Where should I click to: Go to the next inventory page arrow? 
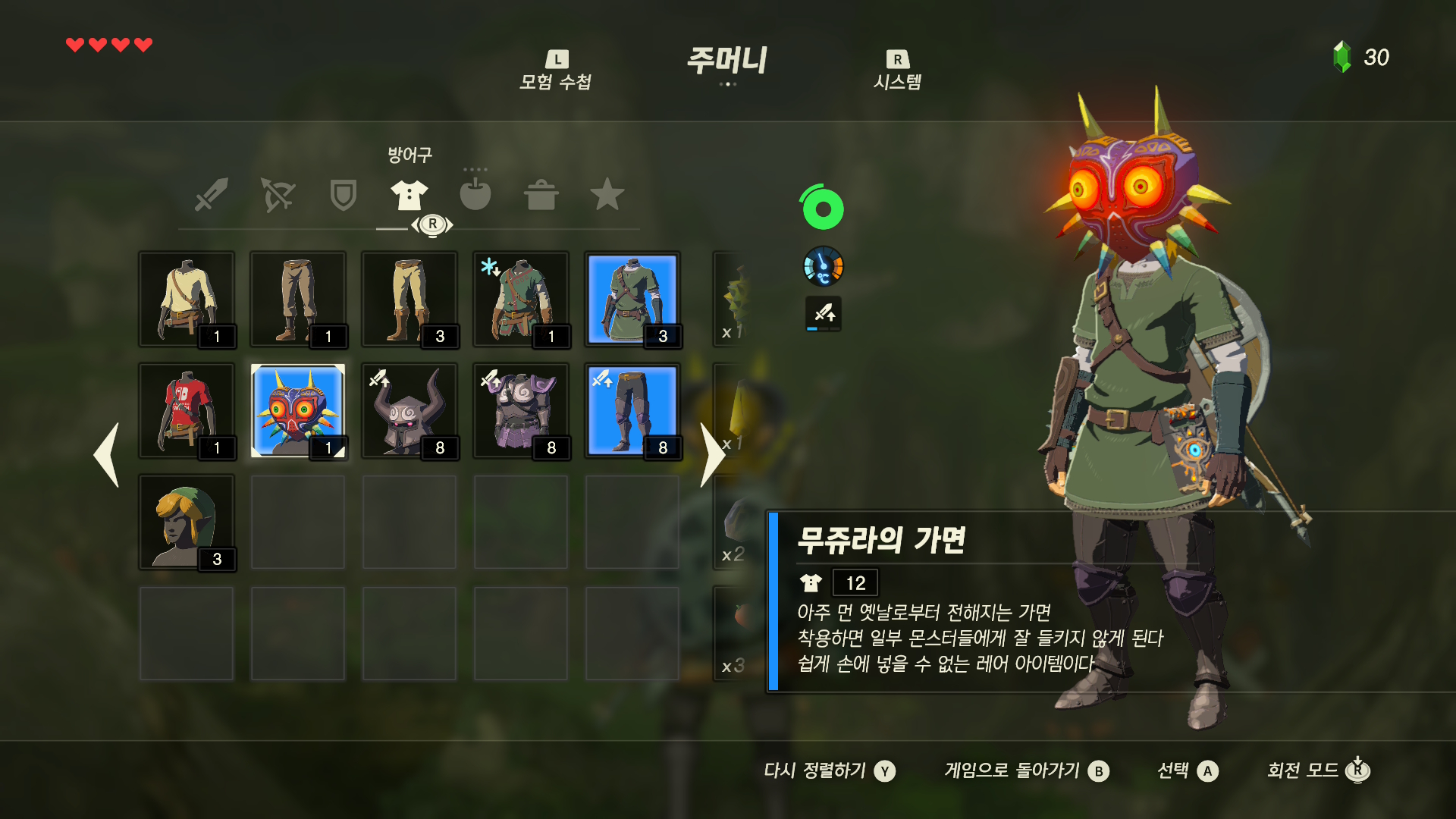(x=711, y=455)
